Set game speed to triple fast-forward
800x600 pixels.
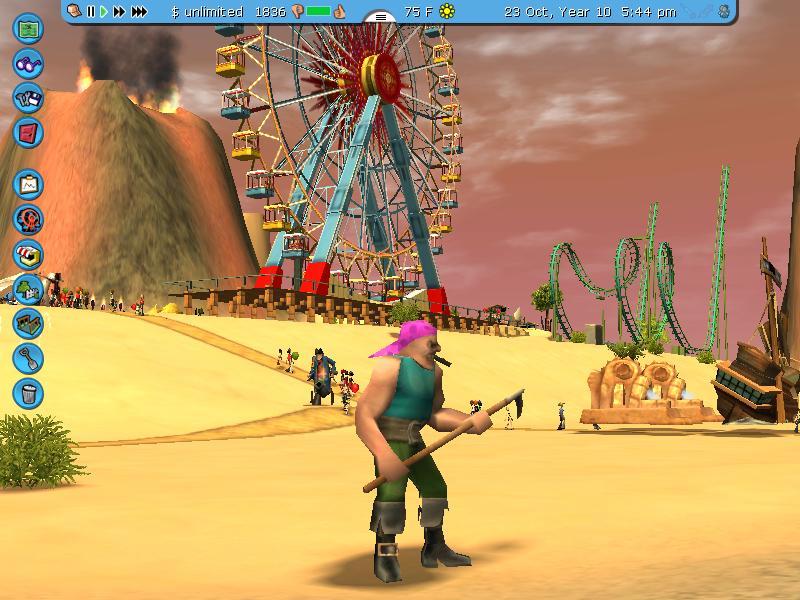[x=140, y=12]
